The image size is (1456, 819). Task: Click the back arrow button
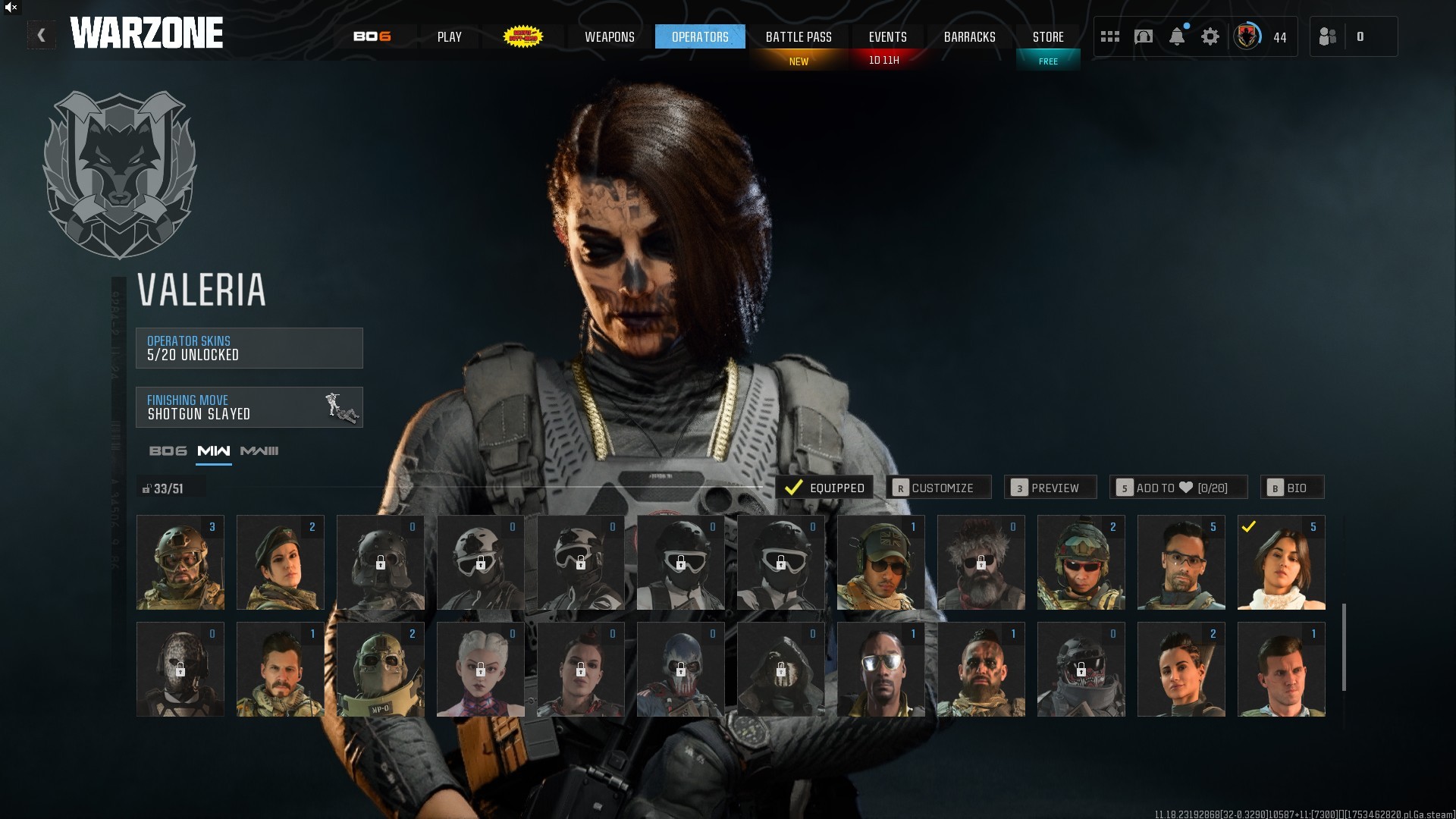(x=42, y=35)
